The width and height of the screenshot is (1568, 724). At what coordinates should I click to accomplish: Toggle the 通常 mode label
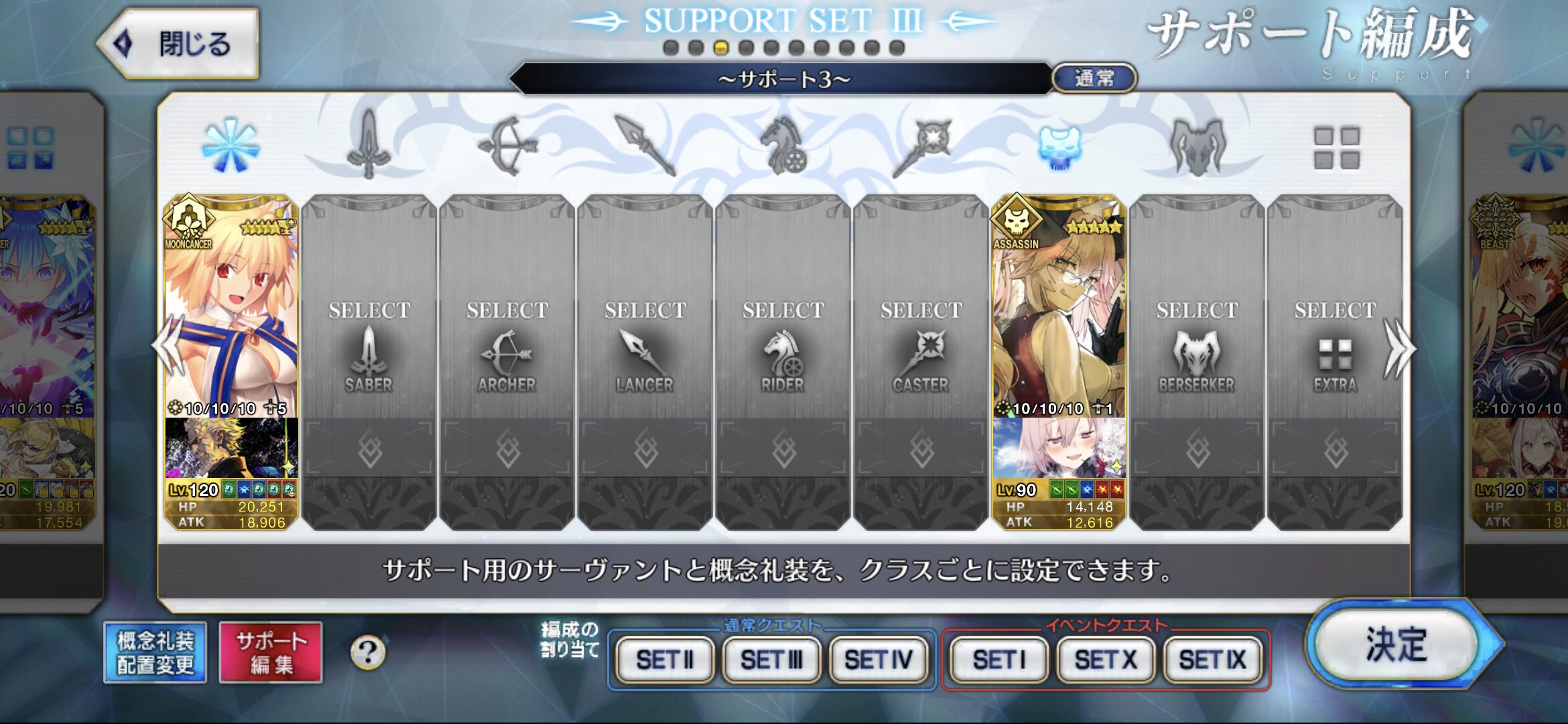pyautogui.click(x=1094, y=78)
